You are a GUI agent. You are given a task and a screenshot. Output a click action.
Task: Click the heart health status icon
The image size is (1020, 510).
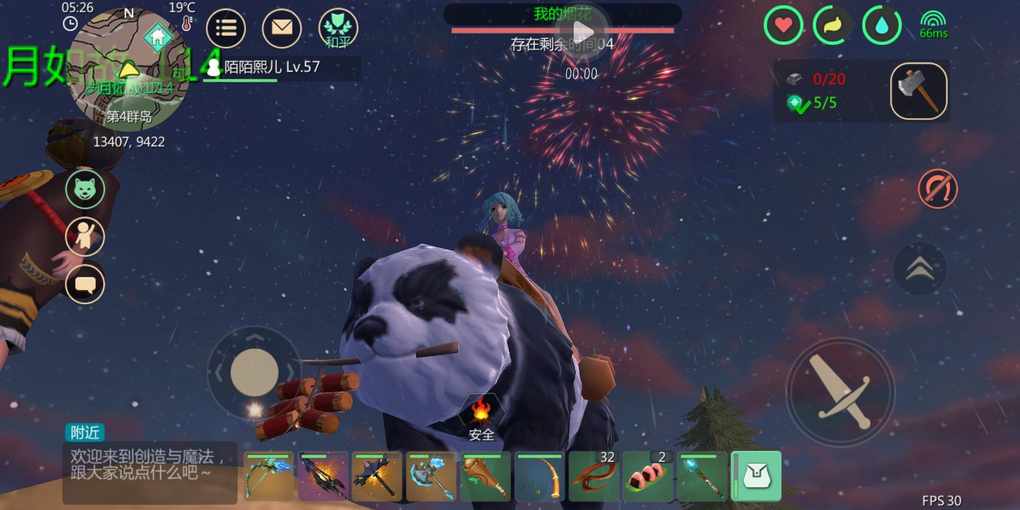point(783,26)
